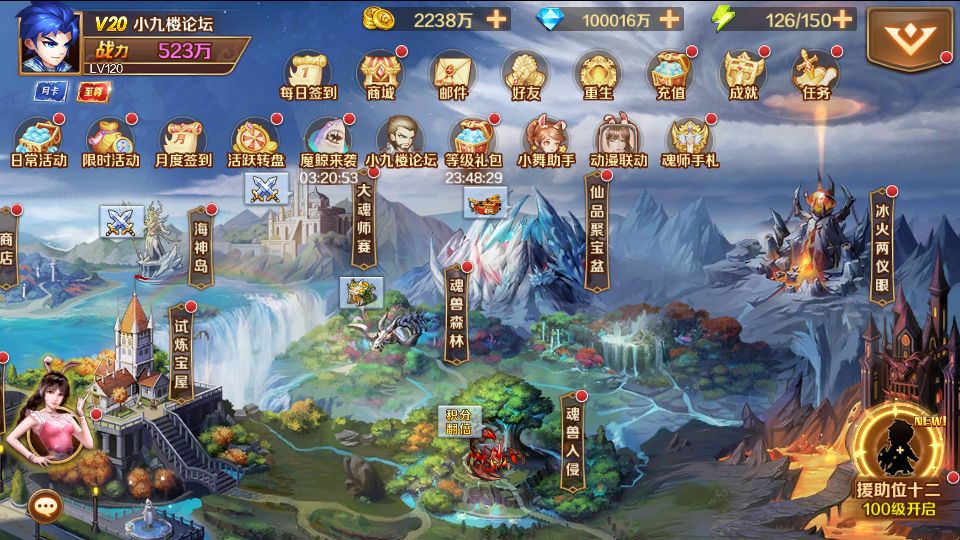The width and height of the screenshot is (960, 540).
Task: Open the chat bubble button
Action: [x=43, y=505]
